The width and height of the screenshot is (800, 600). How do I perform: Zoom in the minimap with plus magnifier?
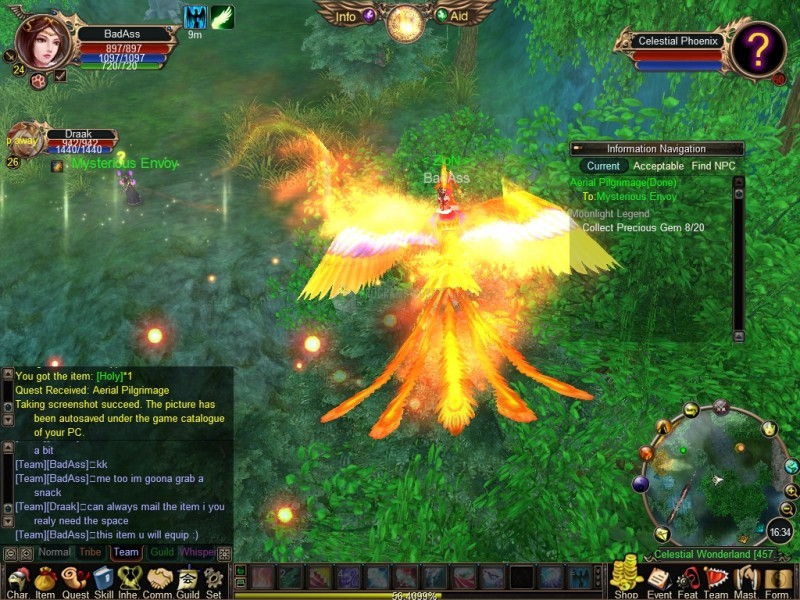pyautogui.click(x=791, y=490)
